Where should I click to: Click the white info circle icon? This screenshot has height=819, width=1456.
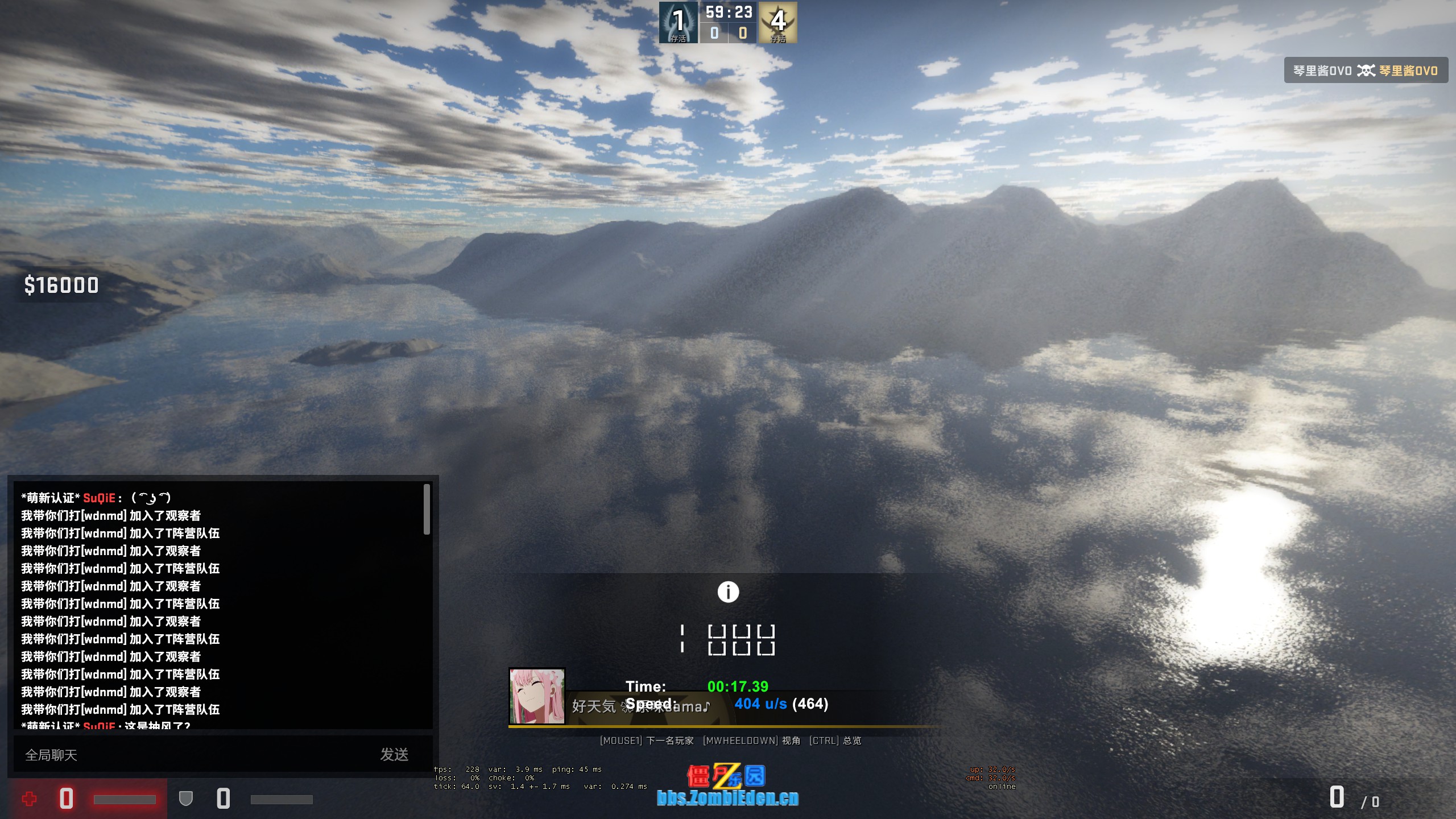pyautogui.click(x=728, y=592)
